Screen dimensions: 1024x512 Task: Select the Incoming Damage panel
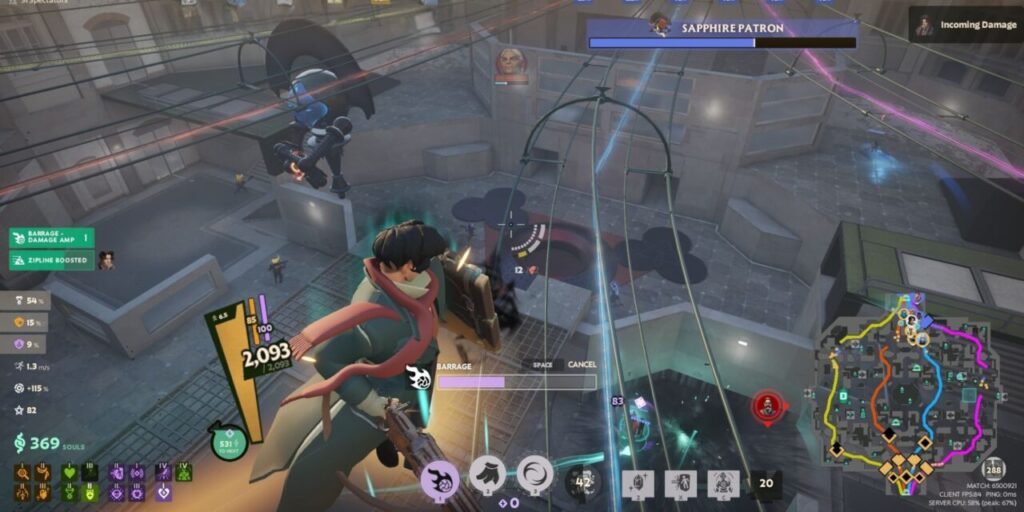click(963, 24)
